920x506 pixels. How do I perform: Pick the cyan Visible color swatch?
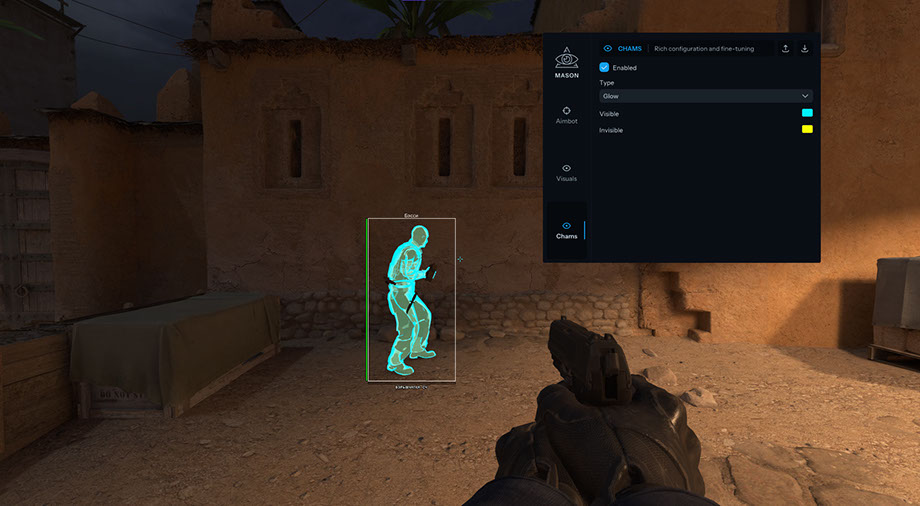(806, 113)
